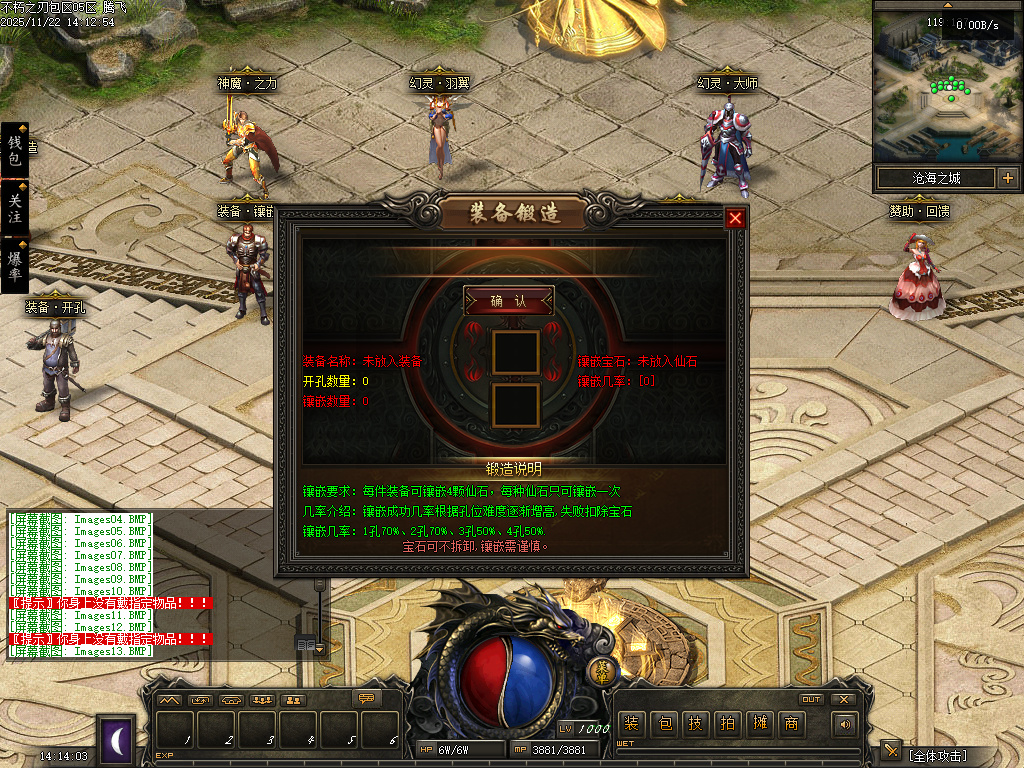Select the upper equipment slot in the forge
Screen dimensions: 1024x768
516,352
